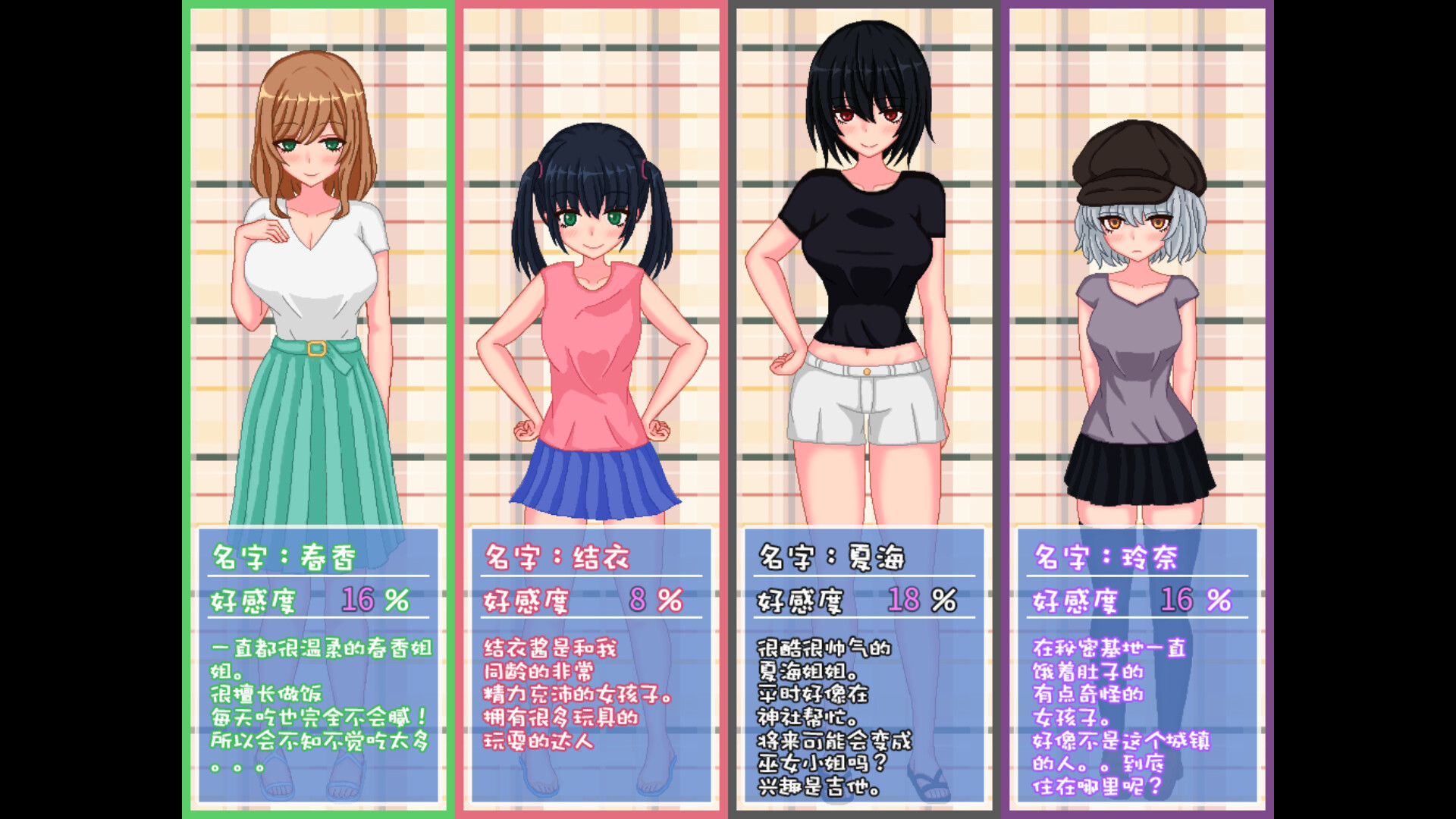Select the purple-bordered character panel
The height and width of the screenshot is (819, 1456).
(x=1137, y=409)
